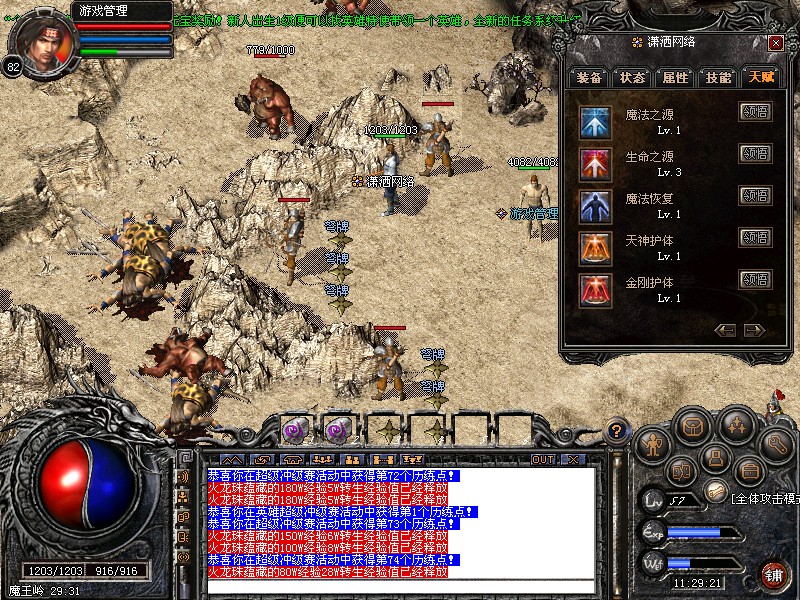Select the 天赋 talent tab
Viewport: 800px width, 600px height.
(760, 77)
